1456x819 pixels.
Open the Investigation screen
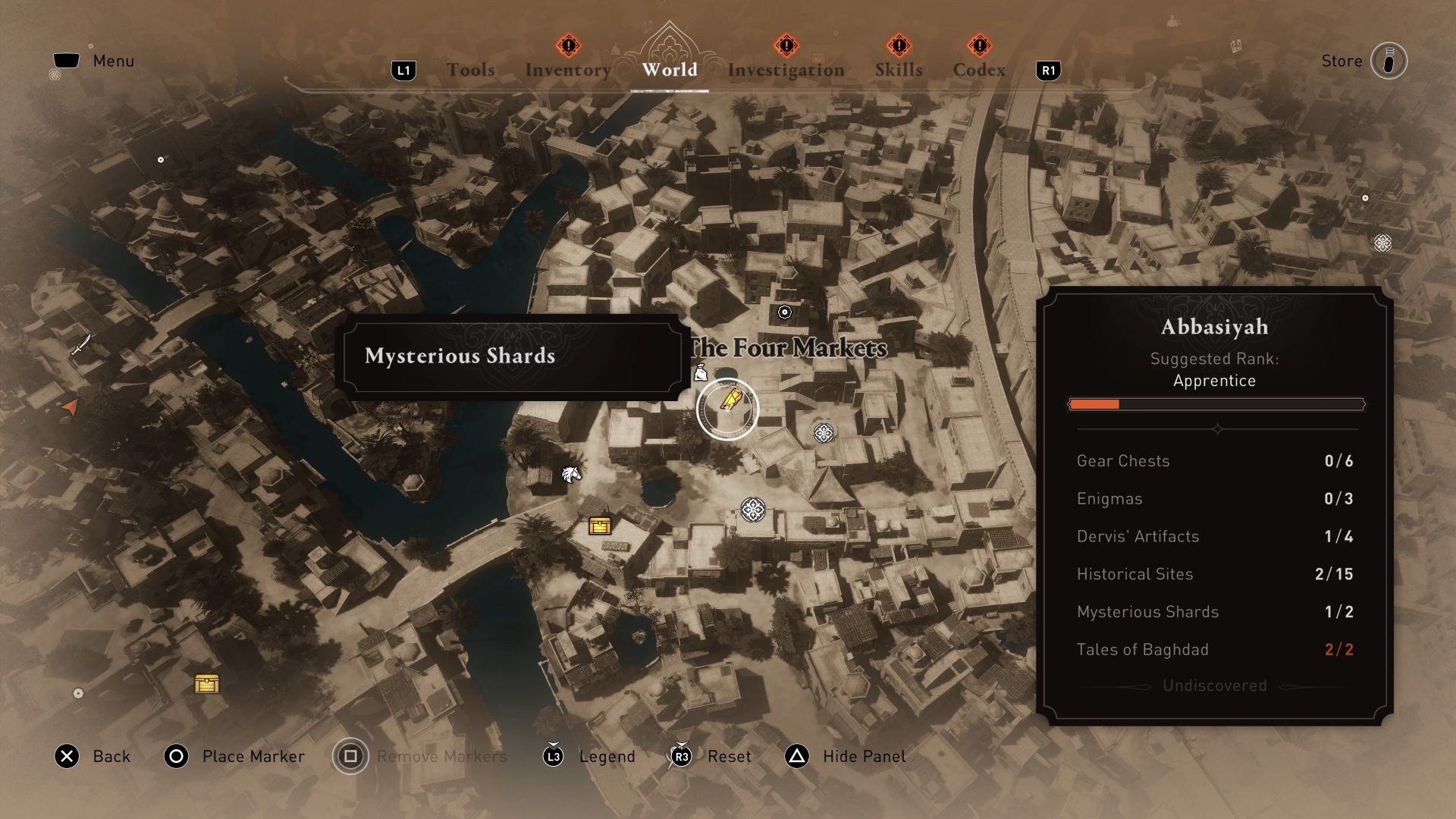coord(785,69)
